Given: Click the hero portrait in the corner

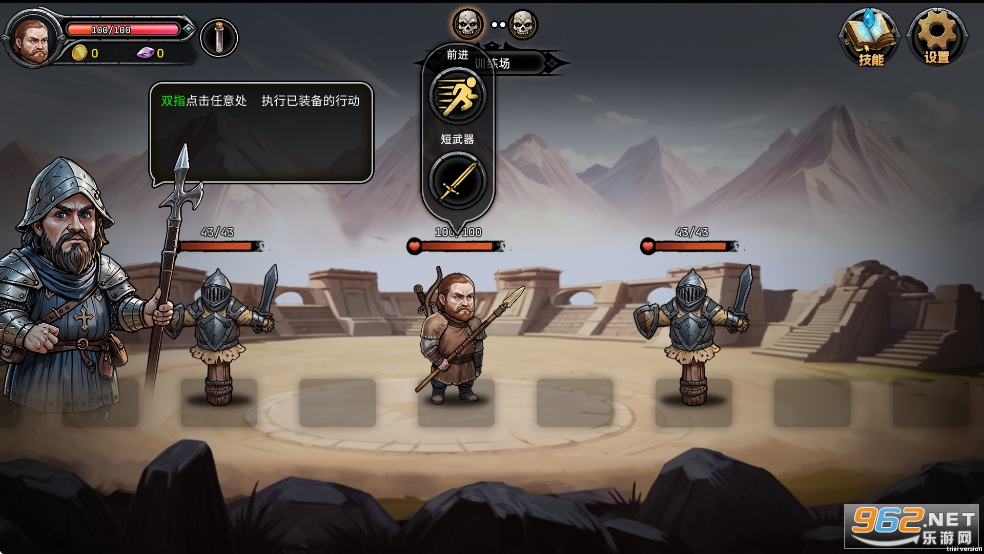Looking at the screenshot, I should coord(33,40).
